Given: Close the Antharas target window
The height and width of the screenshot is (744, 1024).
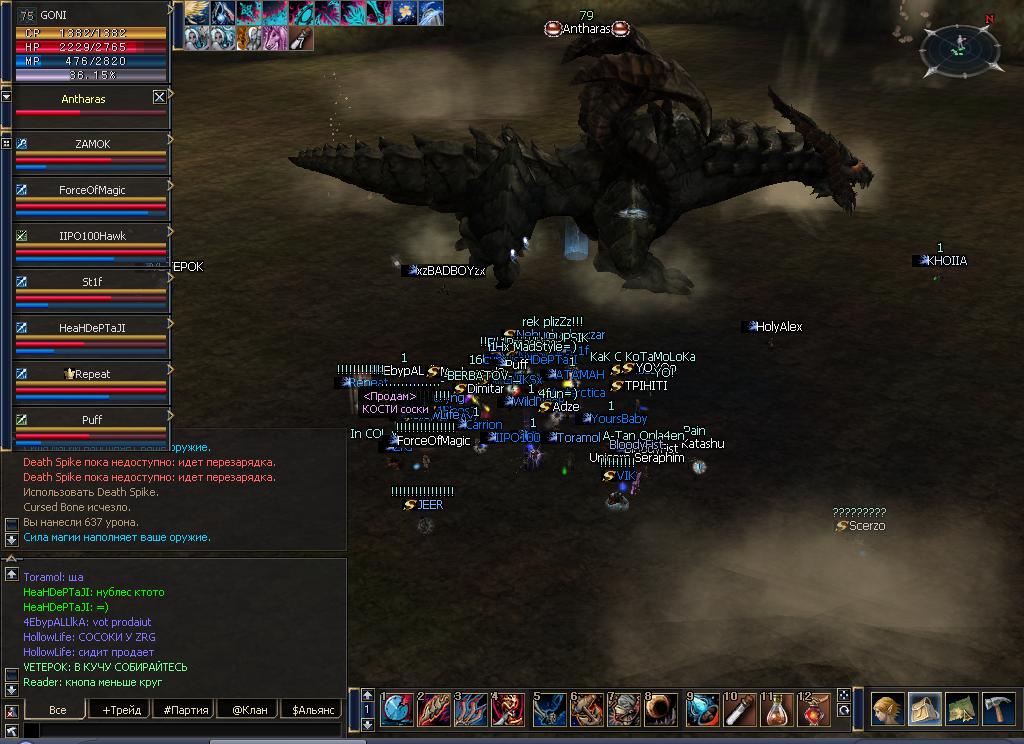Looking at the screenshot, I should click(x=159, y=97).
